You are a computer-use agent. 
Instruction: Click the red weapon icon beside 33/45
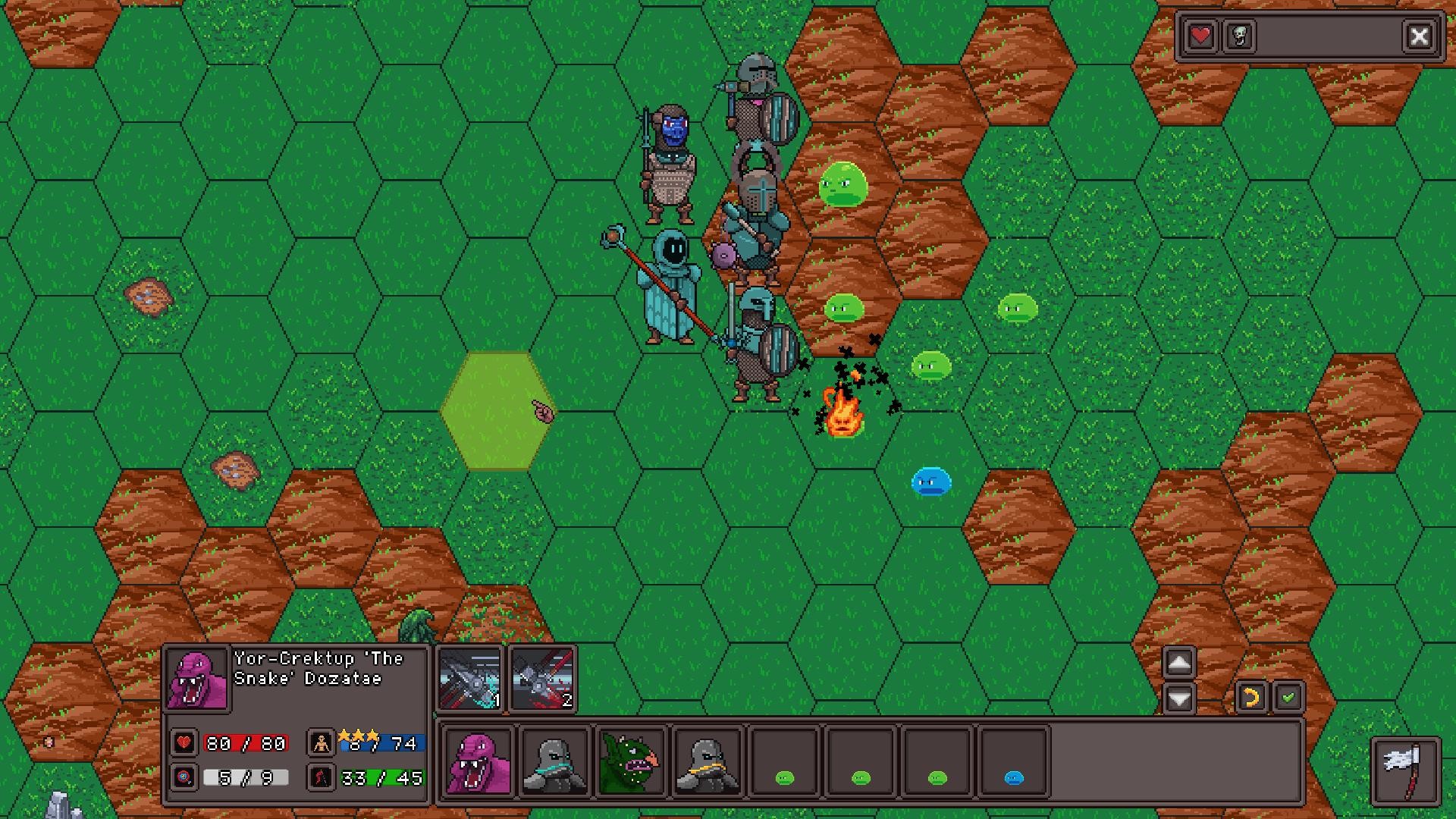322,778
